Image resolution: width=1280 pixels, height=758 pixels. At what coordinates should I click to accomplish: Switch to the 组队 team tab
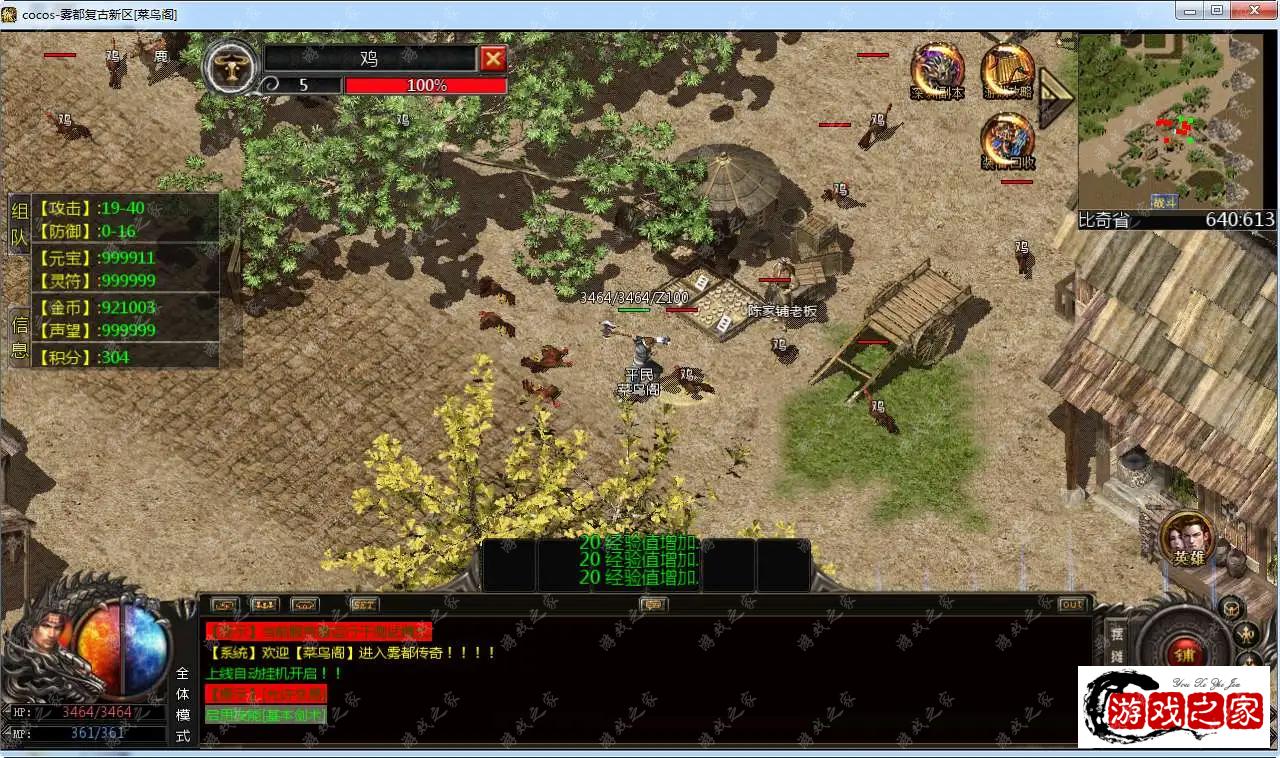[19, 223]
